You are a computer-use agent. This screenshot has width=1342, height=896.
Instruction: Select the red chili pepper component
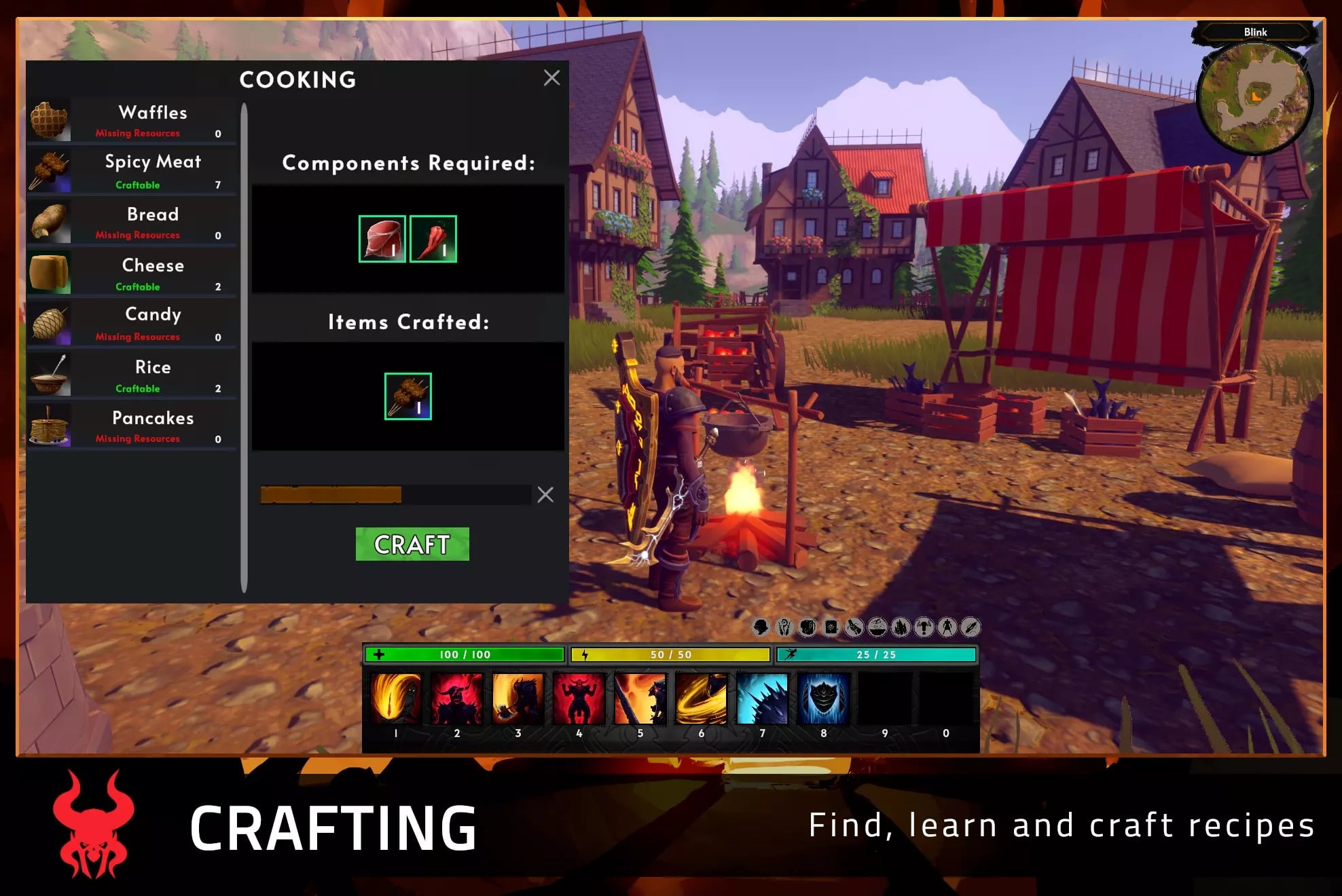(x=433, y=239)
